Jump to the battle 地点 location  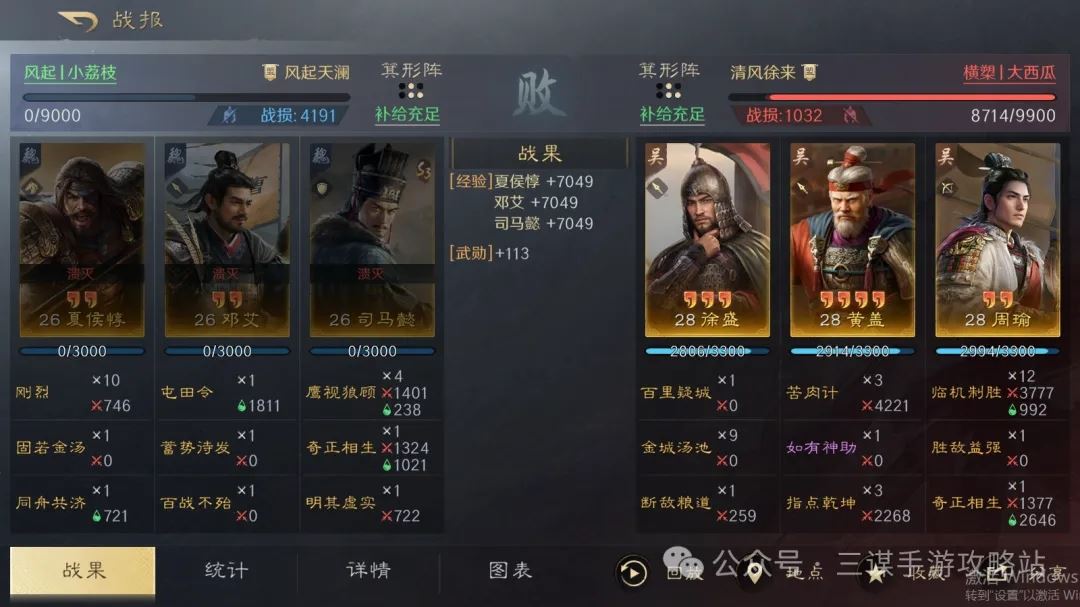coord(755,573)
